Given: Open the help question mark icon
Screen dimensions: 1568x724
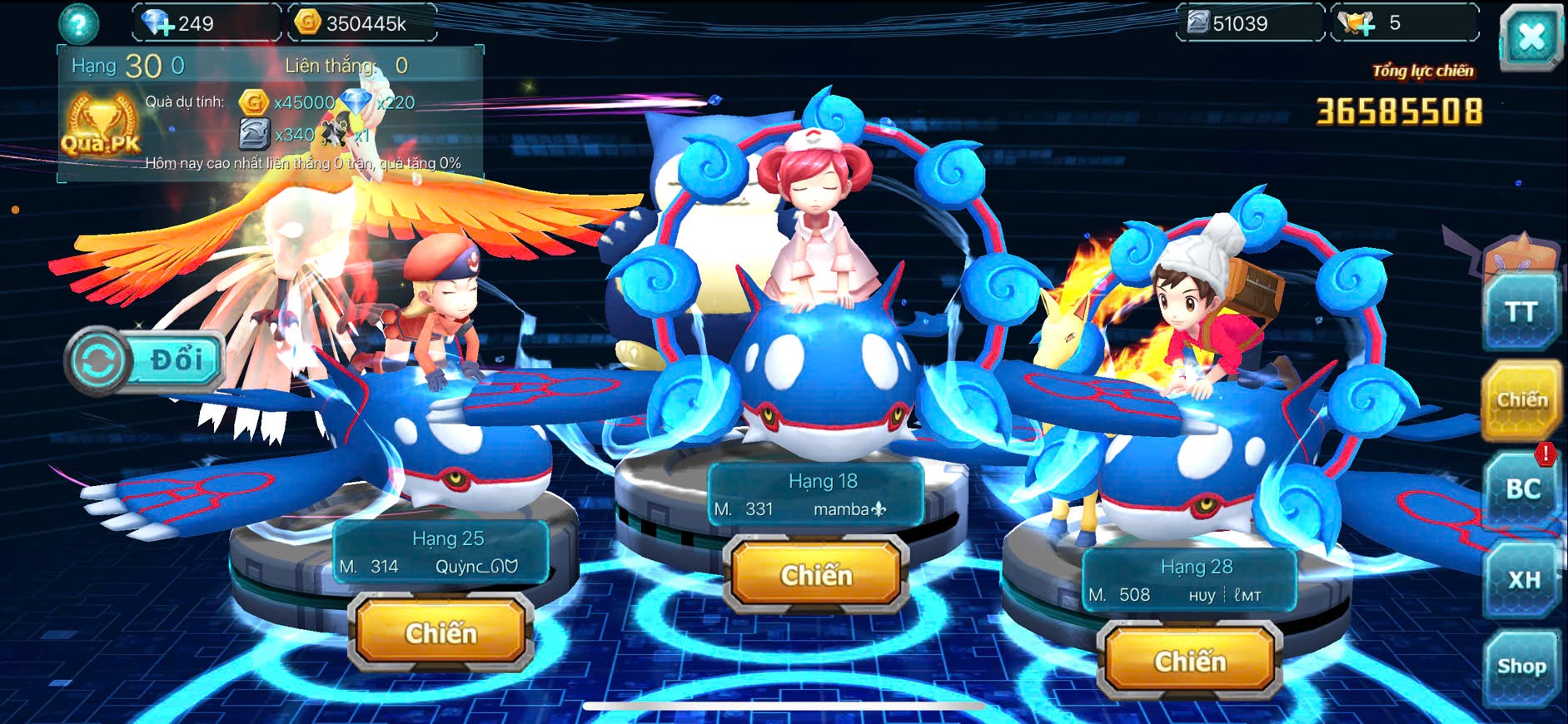Looking at the screenshot, I should point(78,23).
